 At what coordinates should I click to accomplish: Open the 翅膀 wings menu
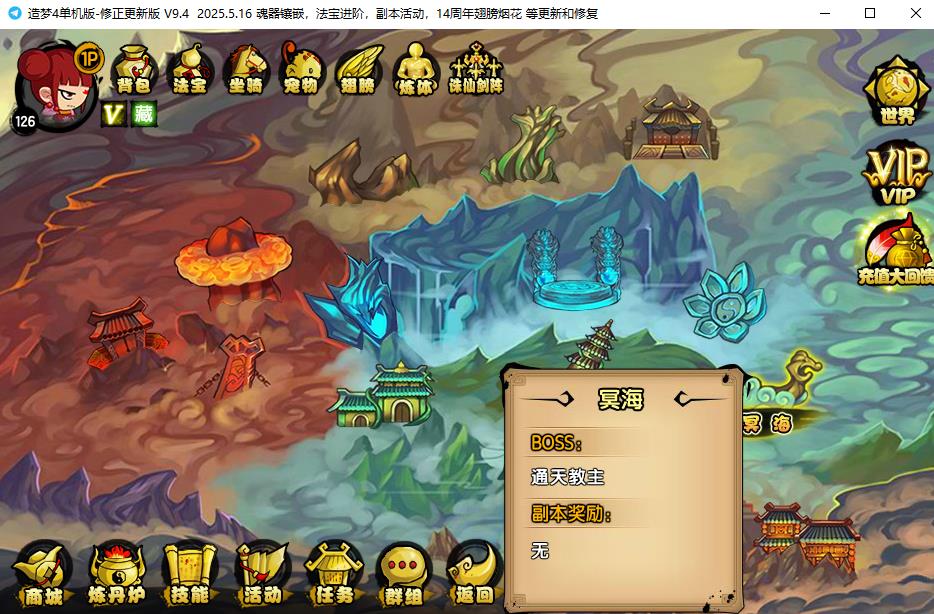coord(356,70)
